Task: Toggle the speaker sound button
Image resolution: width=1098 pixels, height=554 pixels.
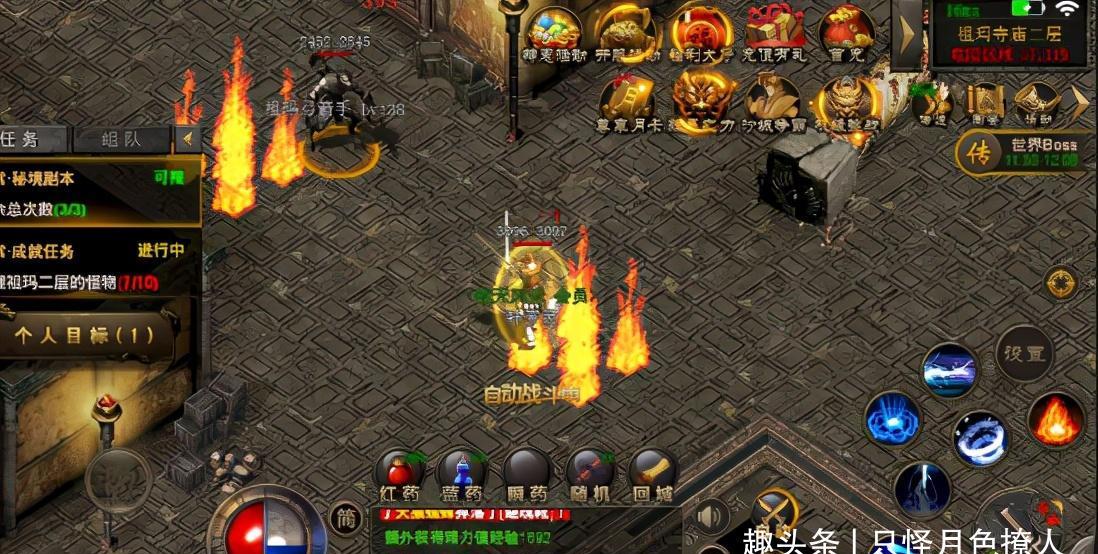Action: [x=711, y=517]
